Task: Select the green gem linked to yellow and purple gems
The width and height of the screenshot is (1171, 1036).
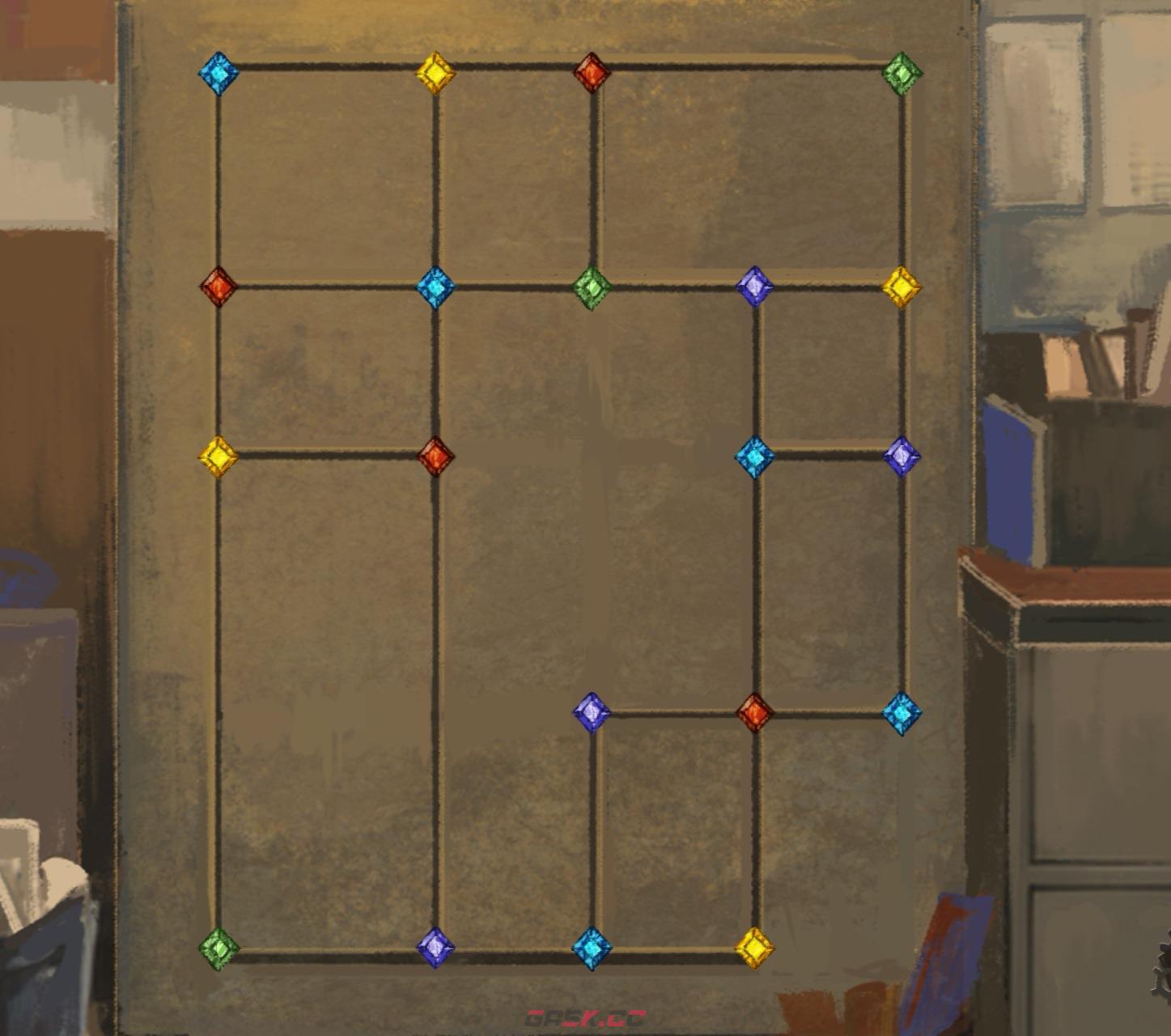Action: (218, 947)
